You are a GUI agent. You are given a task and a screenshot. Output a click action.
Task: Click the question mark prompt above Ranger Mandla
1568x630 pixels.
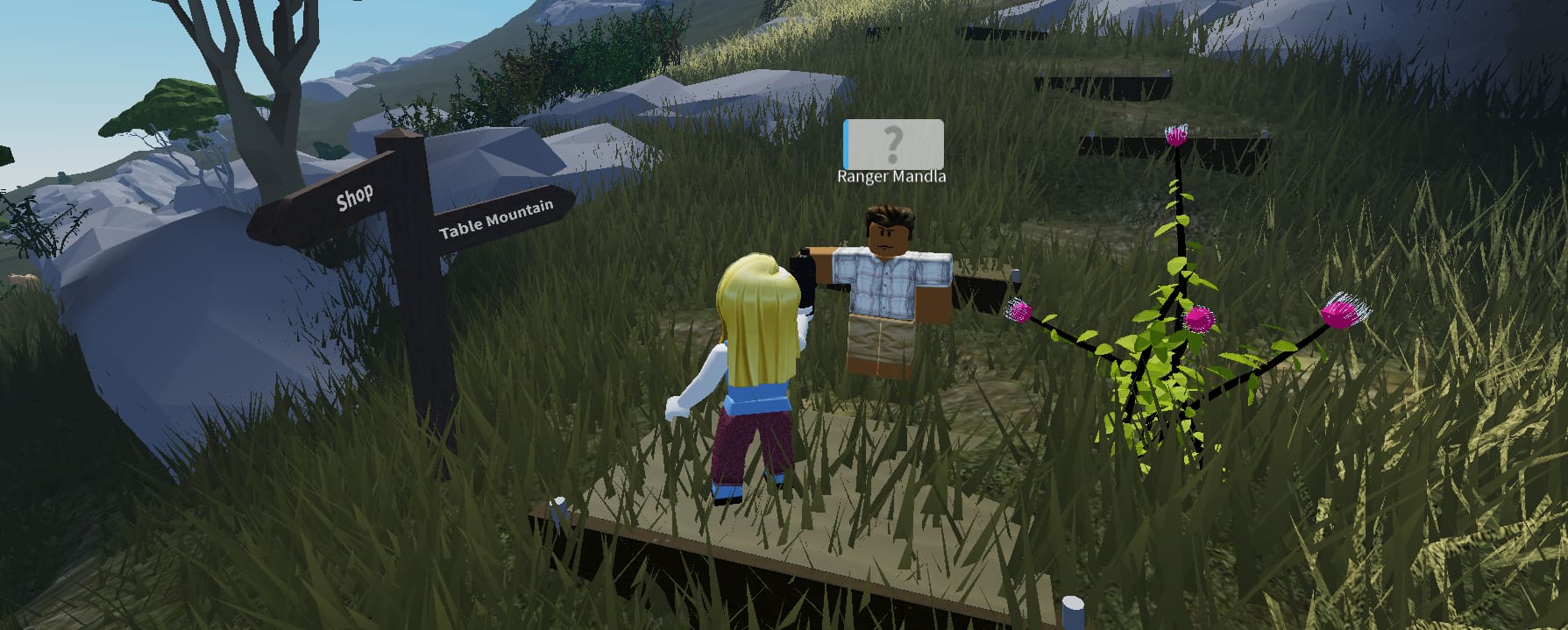[892, 143]
